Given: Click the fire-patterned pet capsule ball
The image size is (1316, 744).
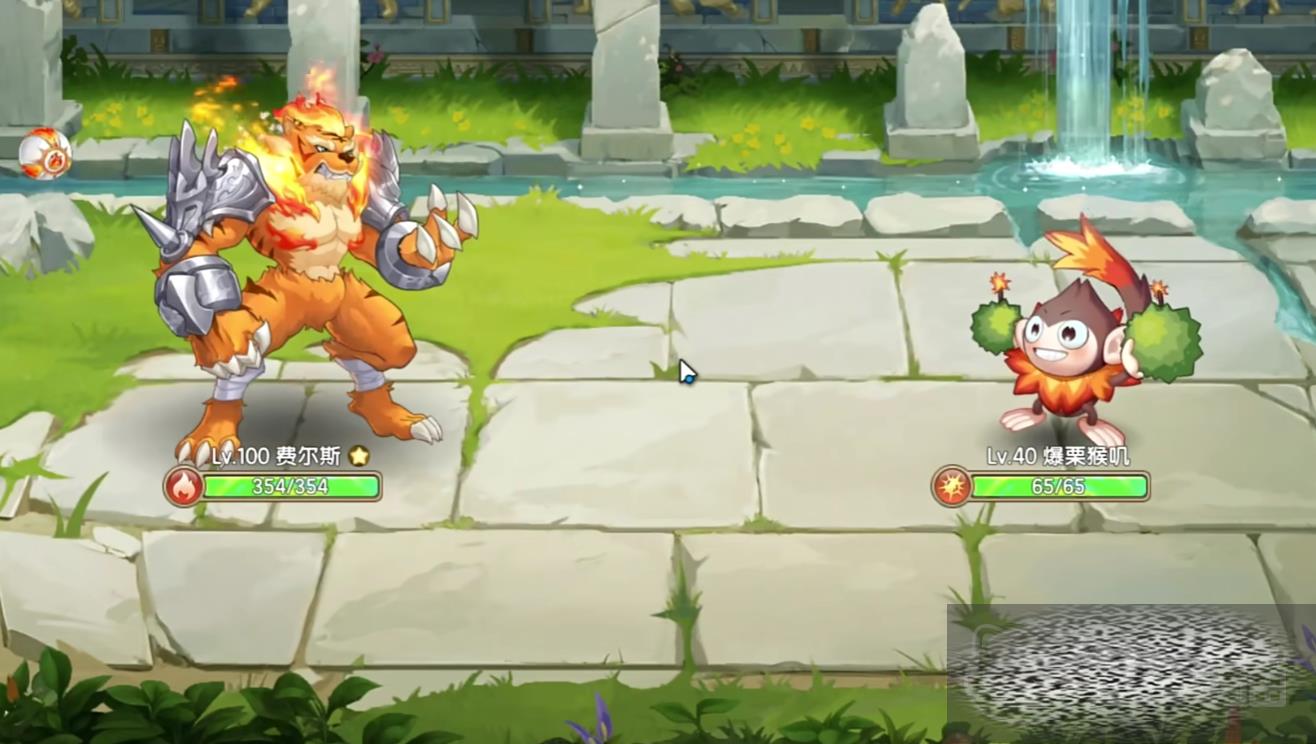Looking at the screenshot, I should (45, 153).
